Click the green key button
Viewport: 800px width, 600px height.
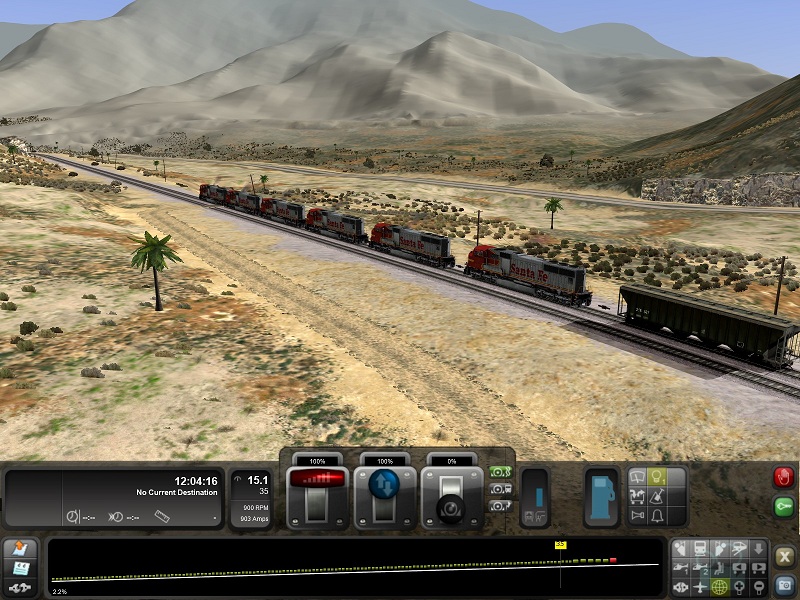pyautogui.click(x=783, y=507)
